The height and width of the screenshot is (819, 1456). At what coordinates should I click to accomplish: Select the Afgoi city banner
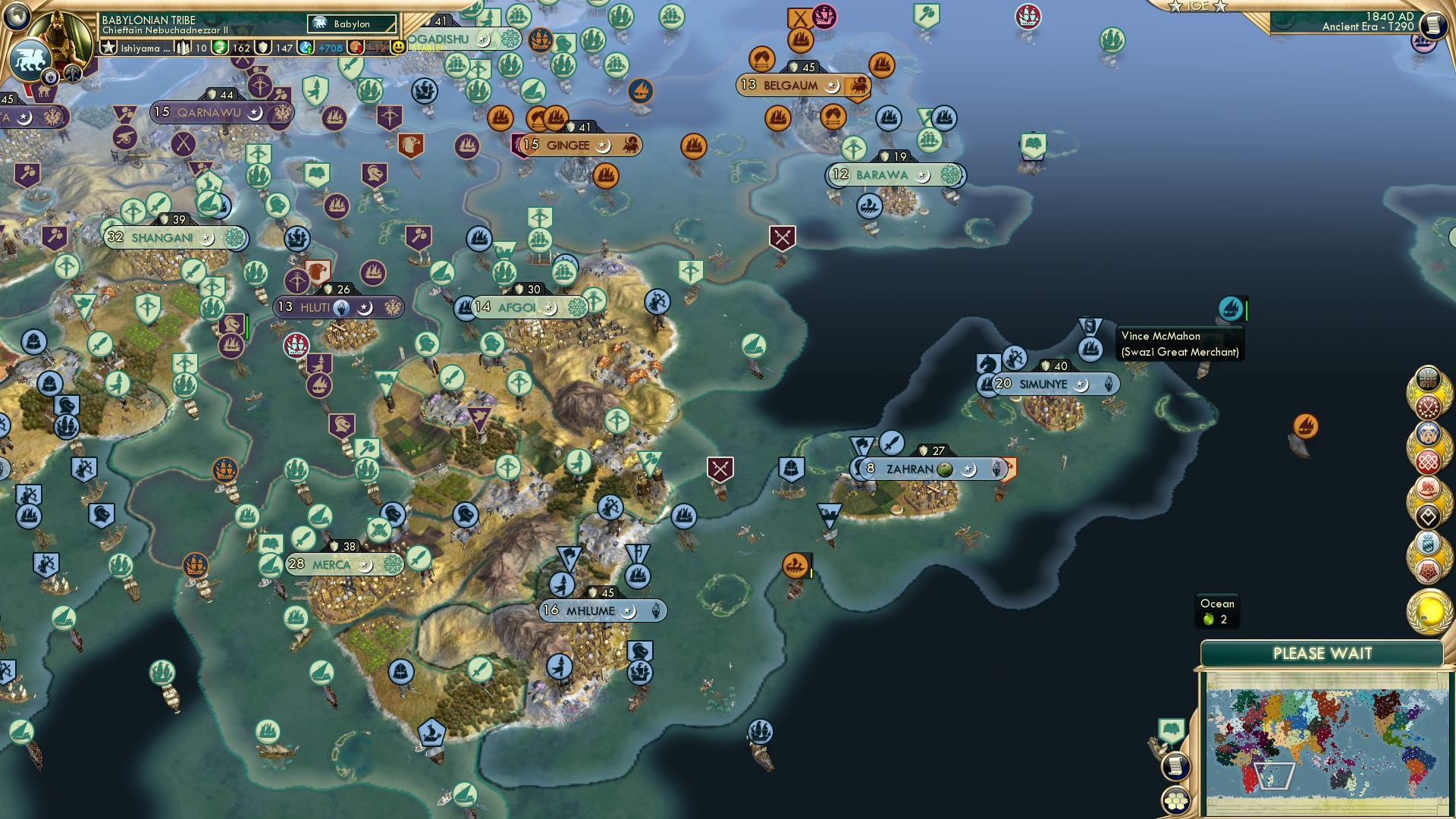pyautogui.click(x=517, y=308)
